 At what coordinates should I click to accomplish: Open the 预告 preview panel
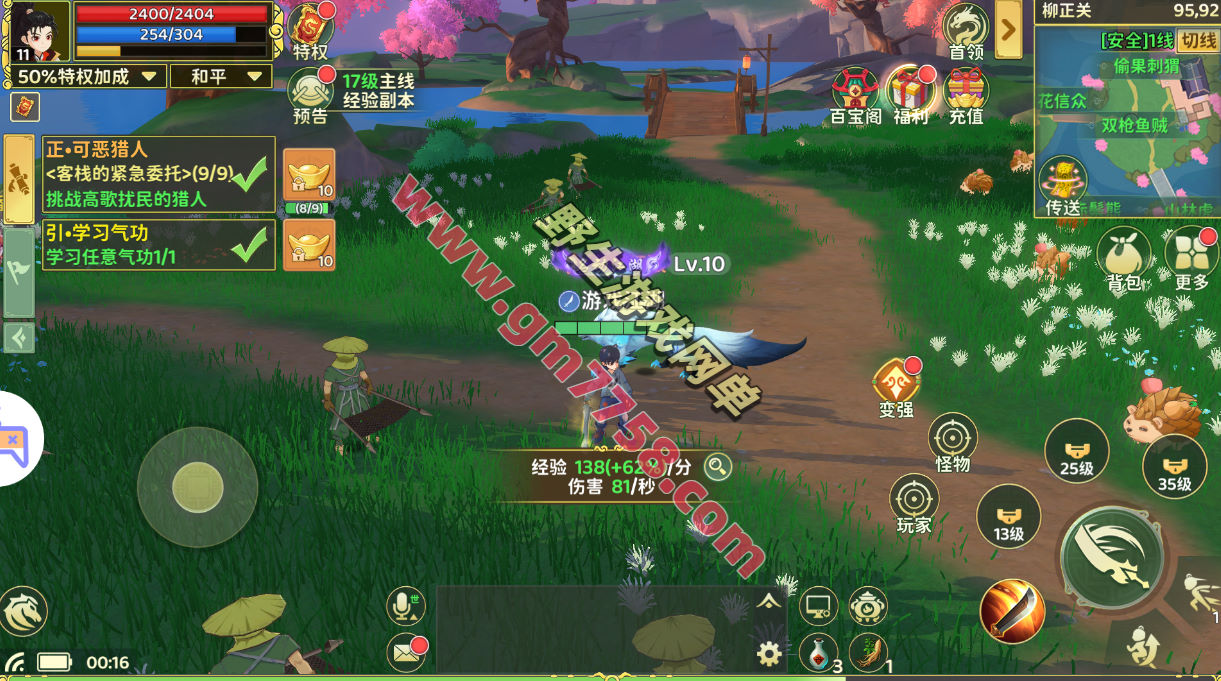(x=310, y=95)
